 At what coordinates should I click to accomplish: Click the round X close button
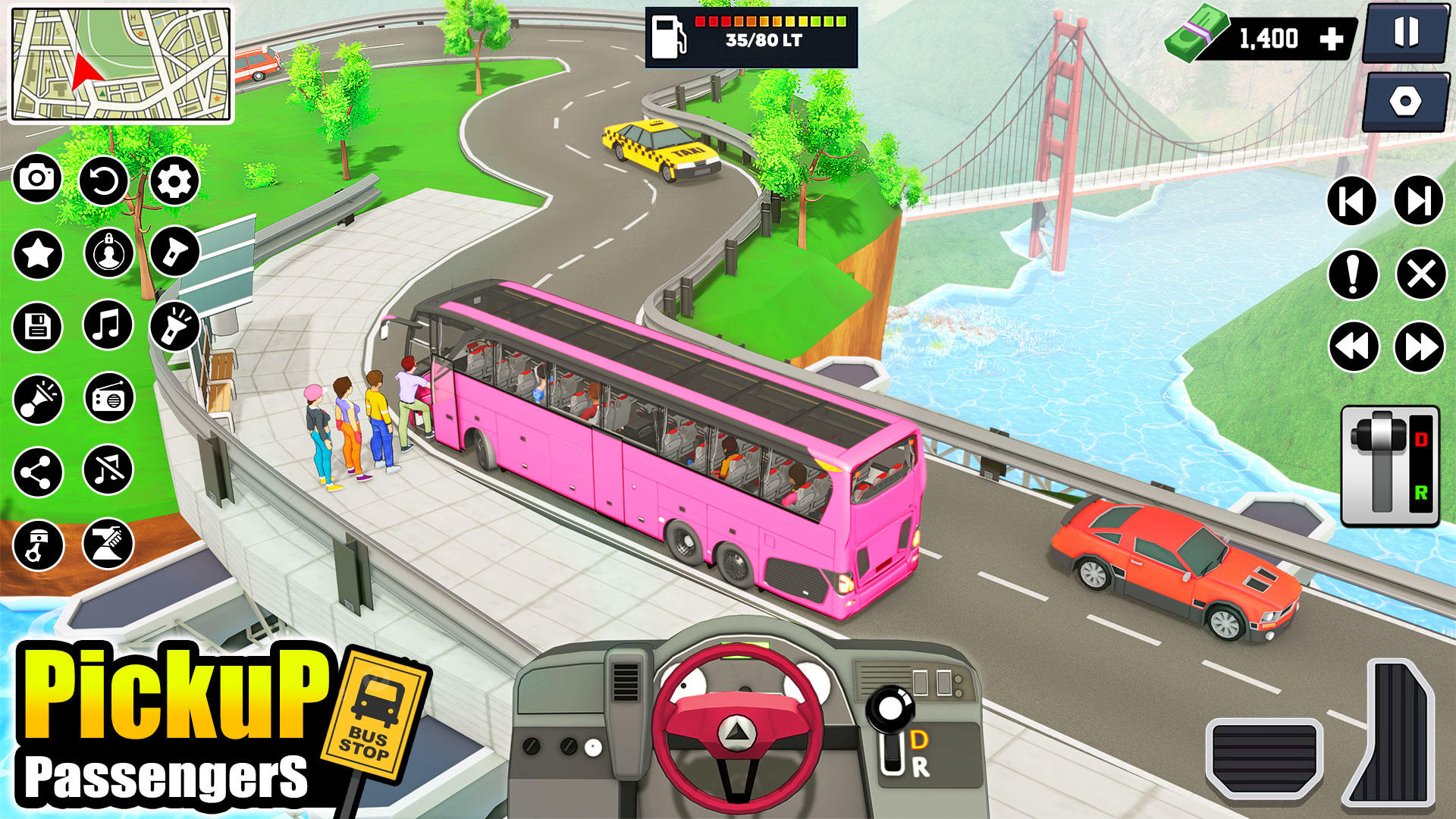point(1420,274)
